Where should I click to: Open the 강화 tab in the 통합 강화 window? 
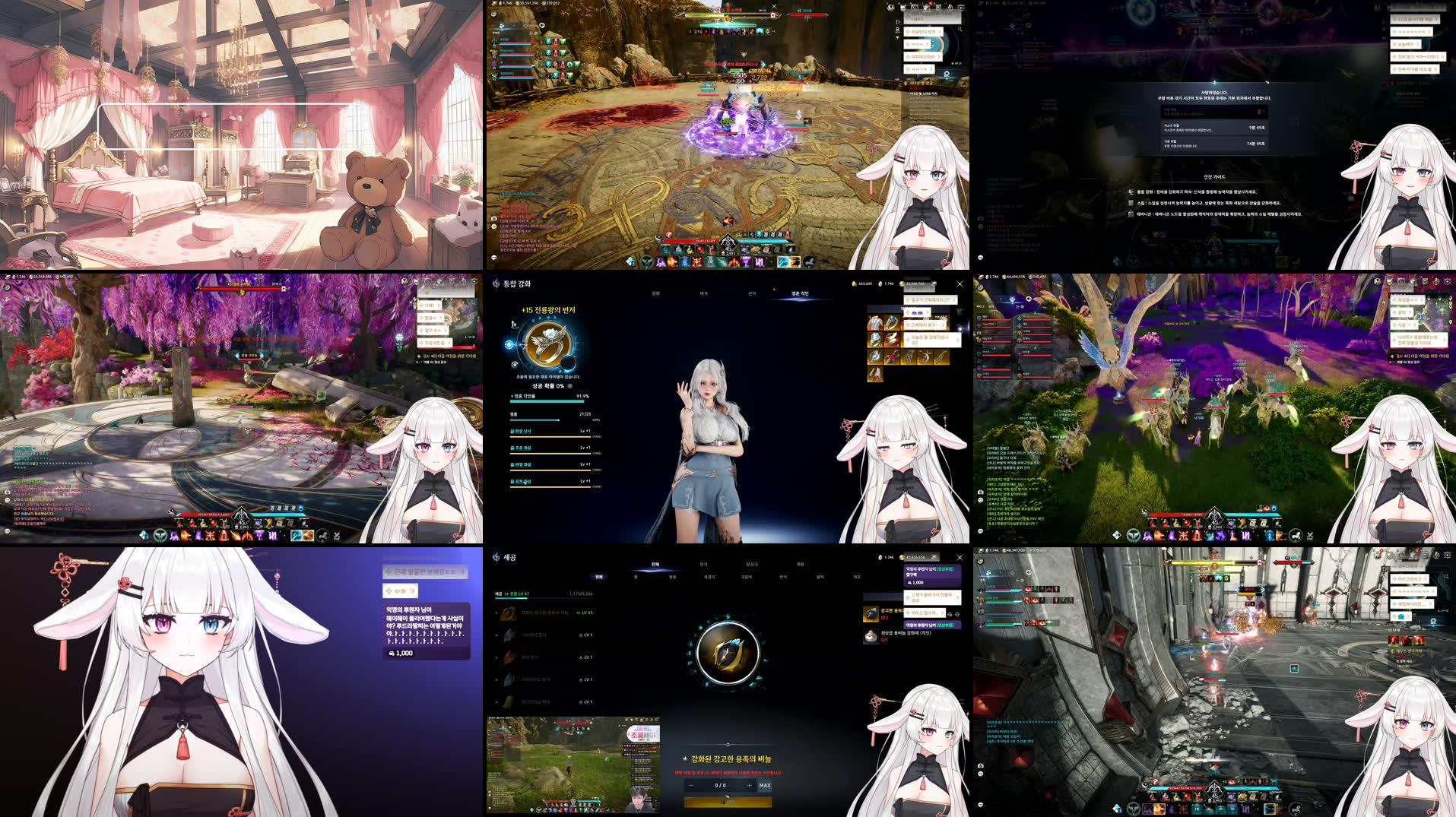click(658, 293)
